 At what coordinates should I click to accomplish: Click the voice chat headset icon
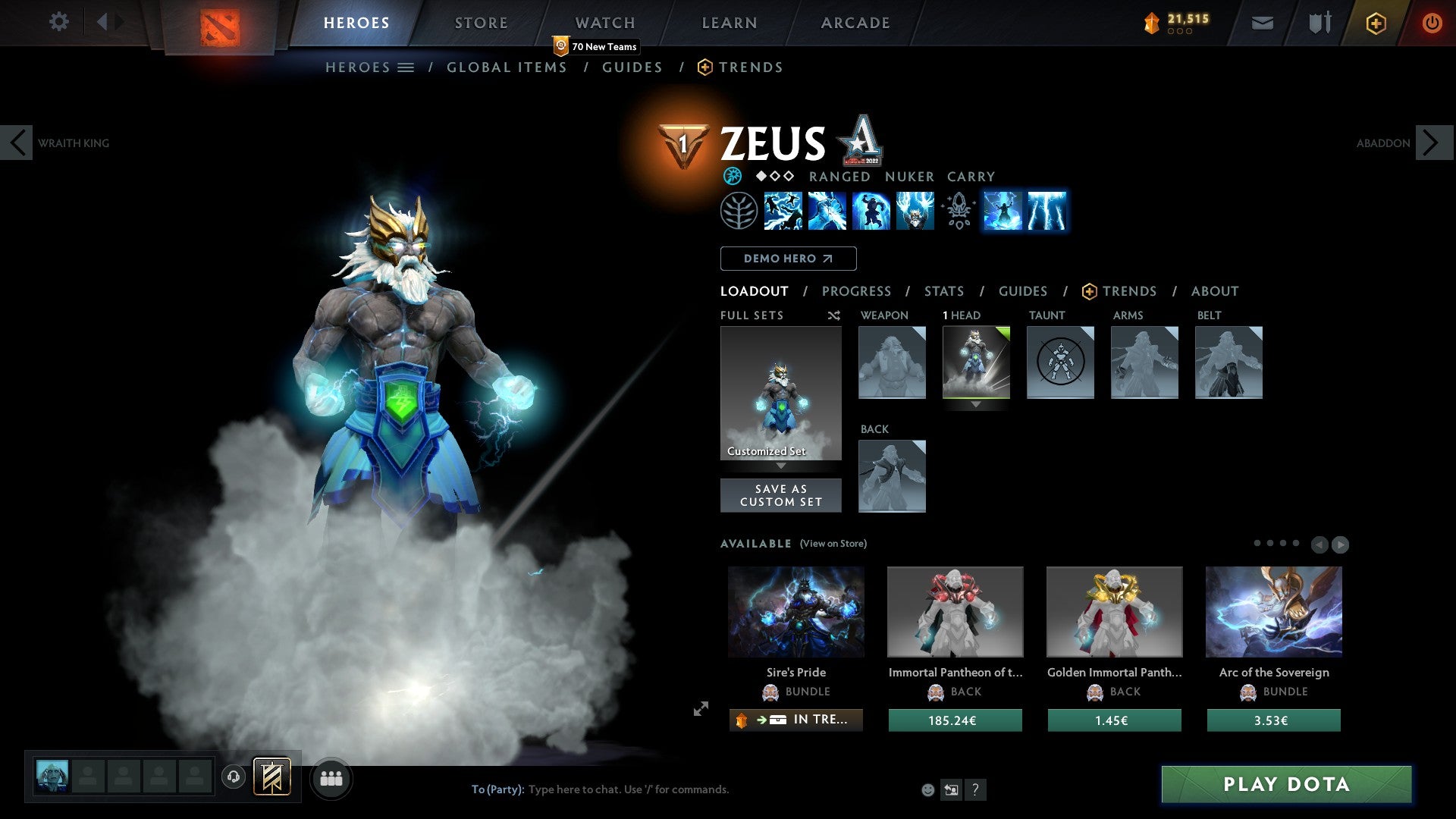pyautogui.click(x=234, y=777)
